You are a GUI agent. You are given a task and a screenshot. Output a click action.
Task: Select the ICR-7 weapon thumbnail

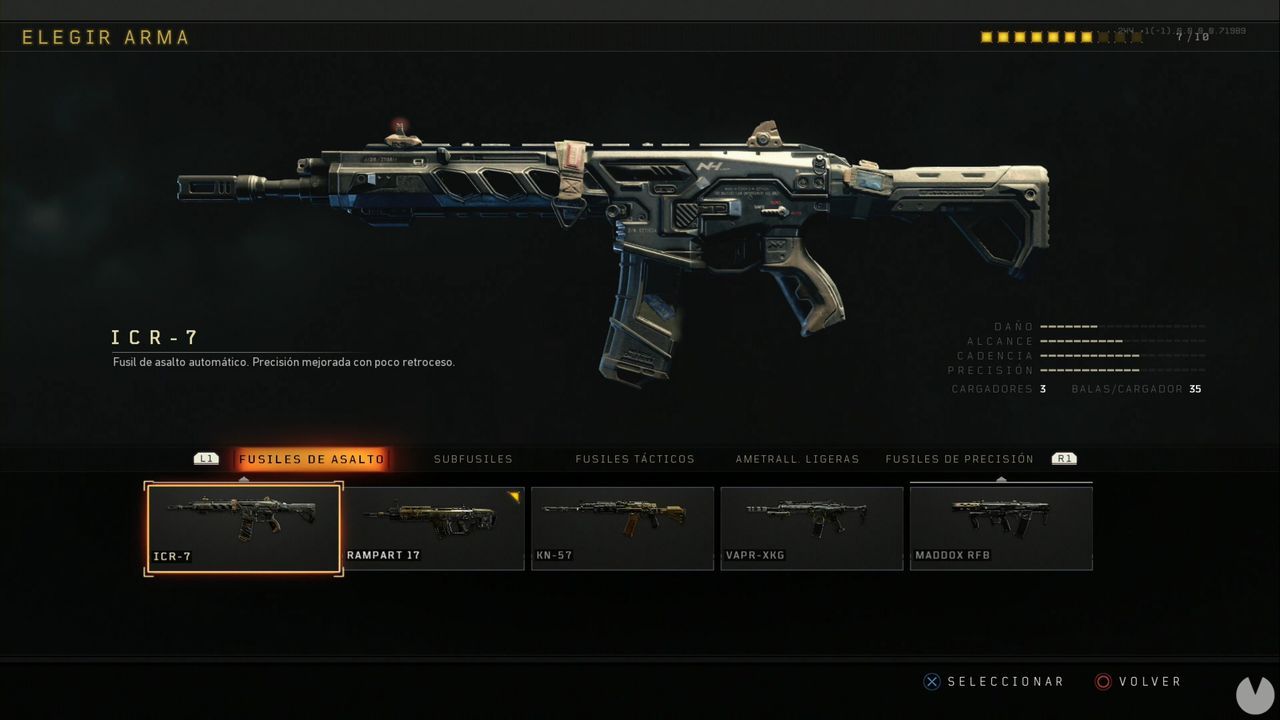pos(243,525)
